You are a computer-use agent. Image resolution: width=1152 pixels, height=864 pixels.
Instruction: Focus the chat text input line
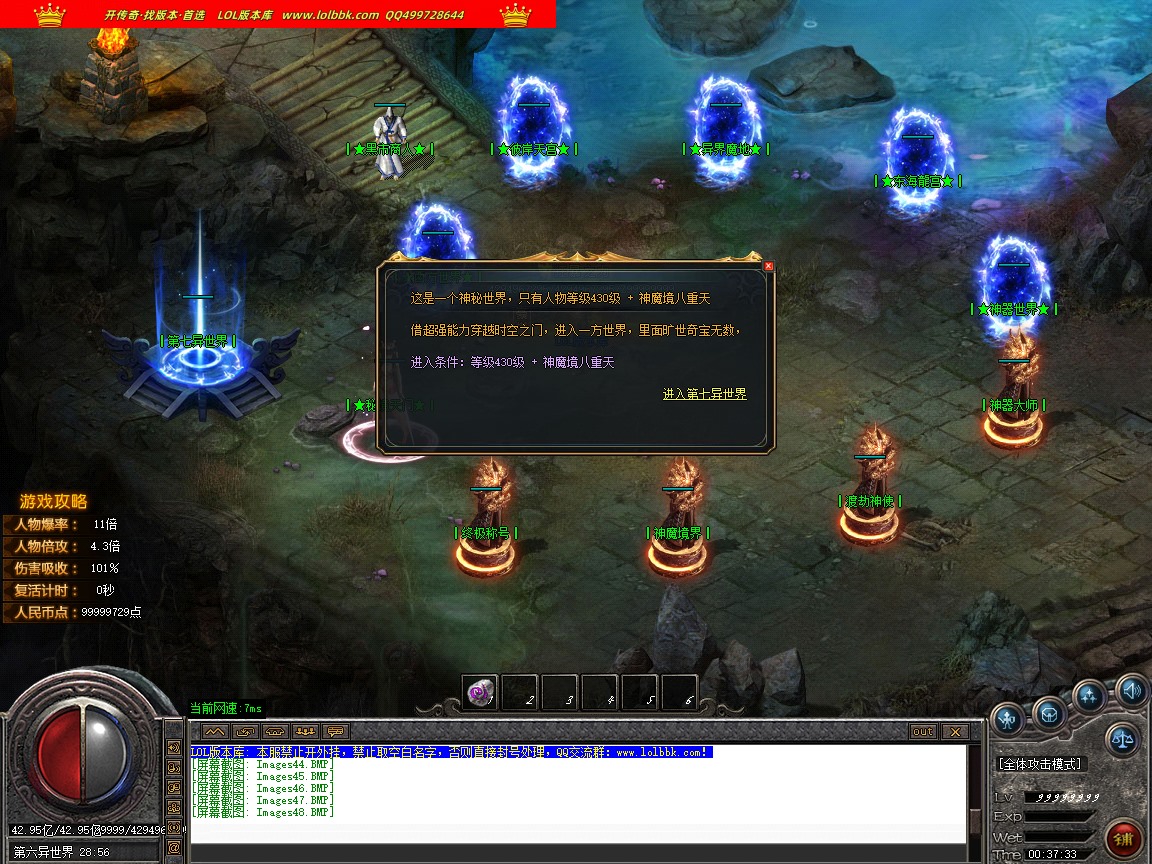[x=575, y=848]
